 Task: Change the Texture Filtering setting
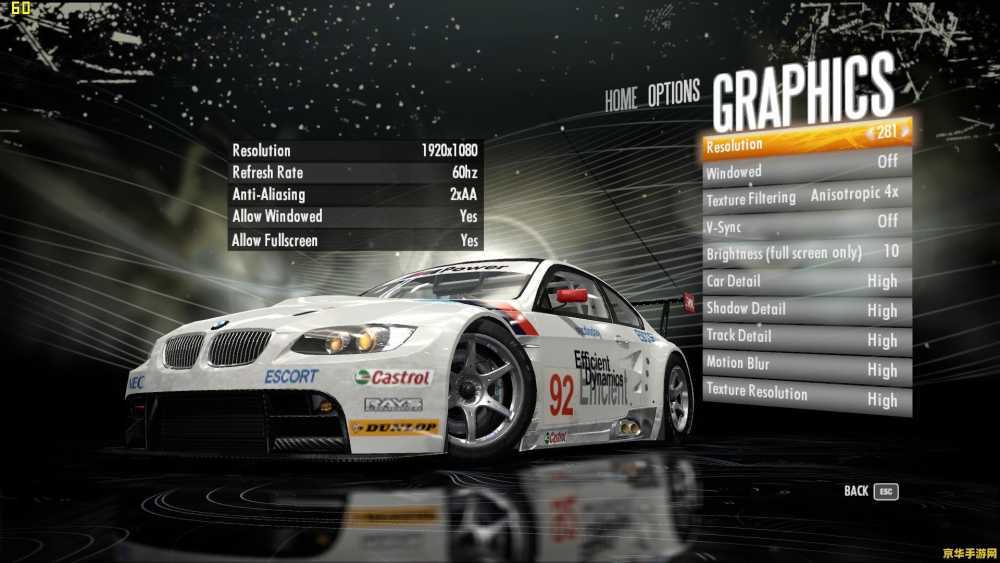pos(805,195)
